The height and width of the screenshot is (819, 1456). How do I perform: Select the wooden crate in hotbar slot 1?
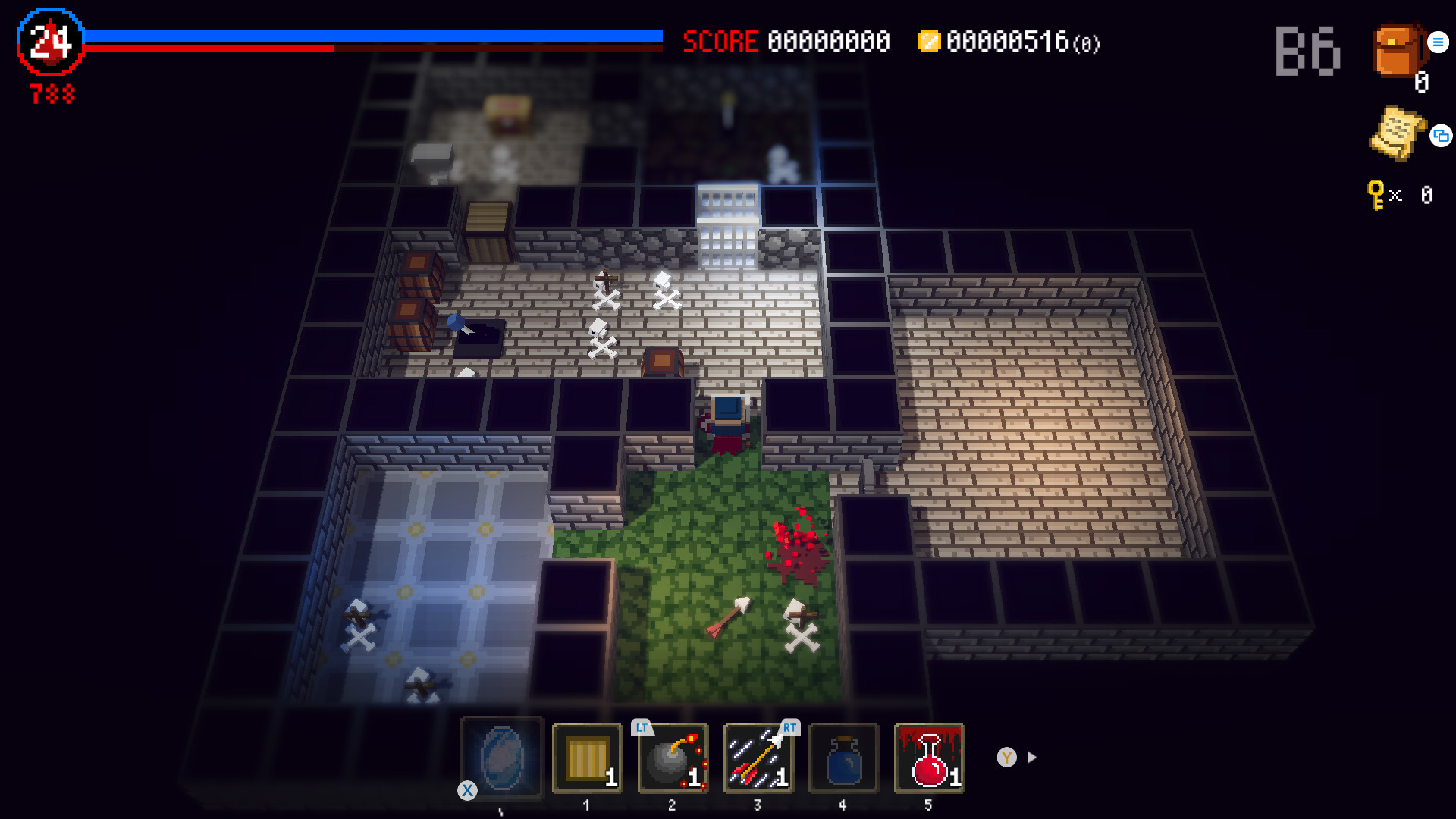point(587,758)
